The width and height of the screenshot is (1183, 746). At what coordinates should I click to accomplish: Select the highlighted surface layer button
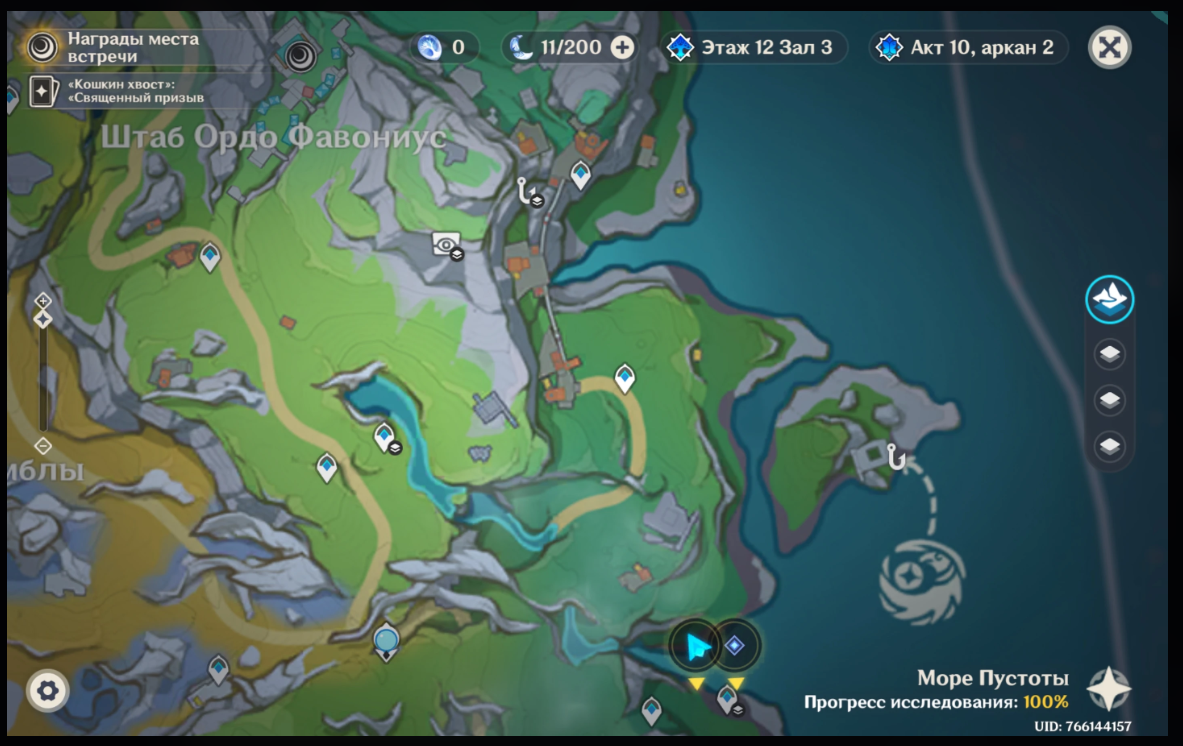coord(1110,299)
